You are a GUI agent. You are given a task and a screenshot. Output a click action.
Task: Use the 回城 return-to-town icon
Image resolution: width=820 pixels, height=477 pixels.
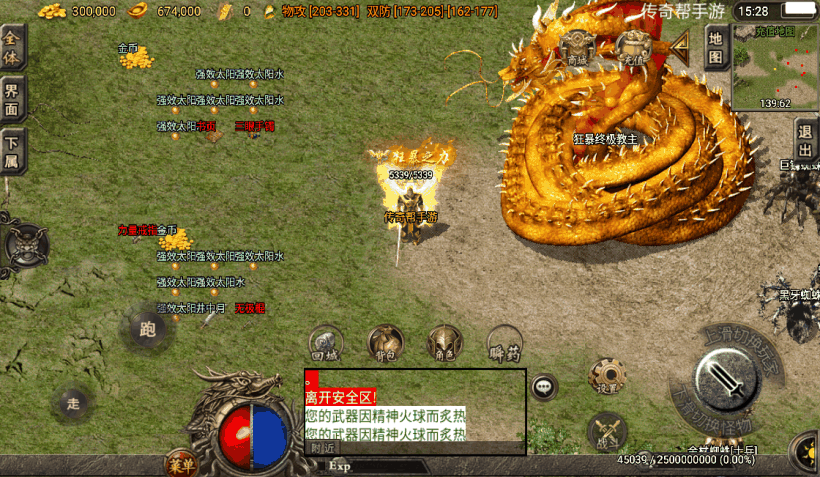[x=326, y=342]
